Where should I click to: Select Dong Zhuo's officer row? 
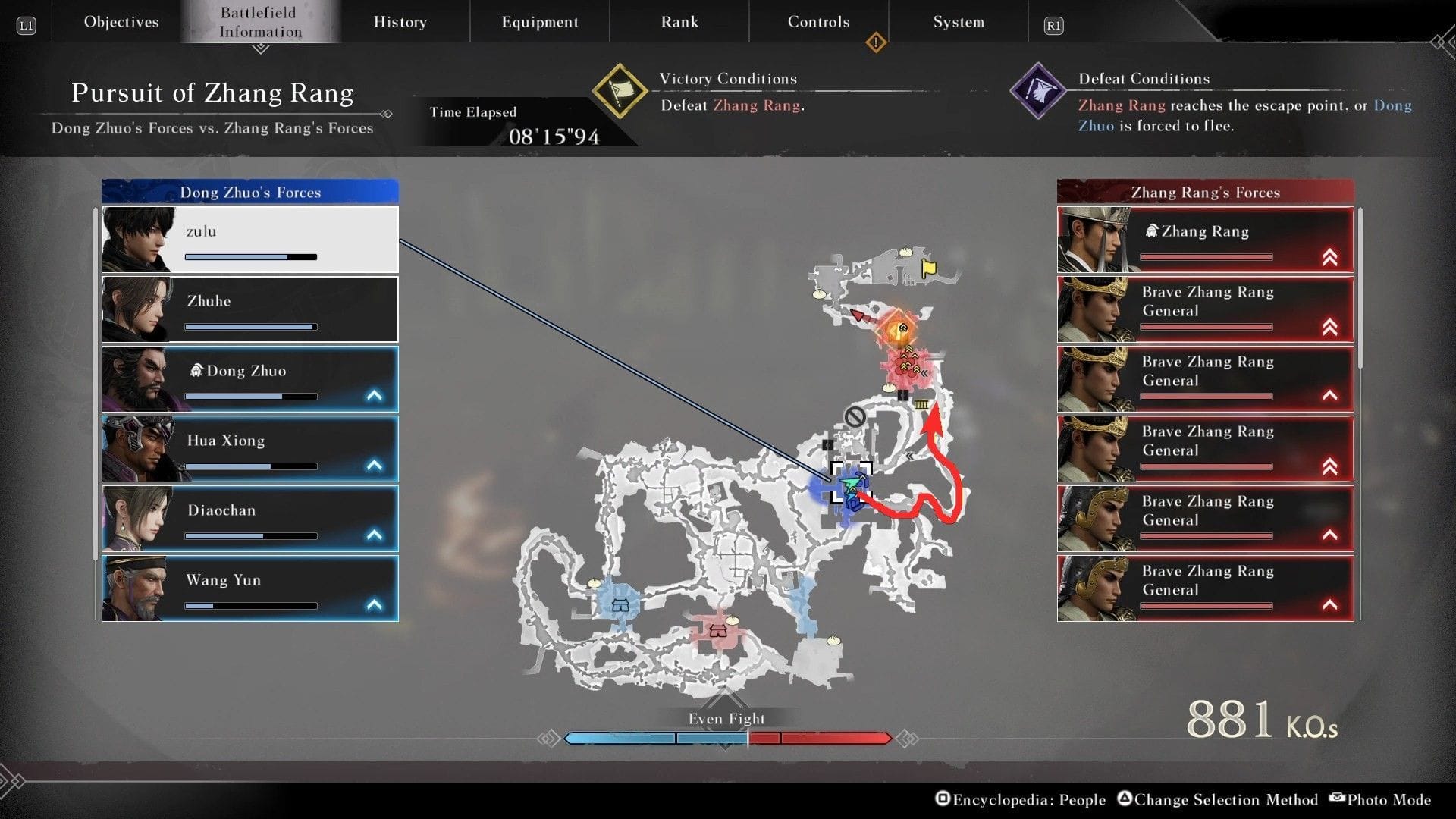pyautogui.click(x=250, y=379)
